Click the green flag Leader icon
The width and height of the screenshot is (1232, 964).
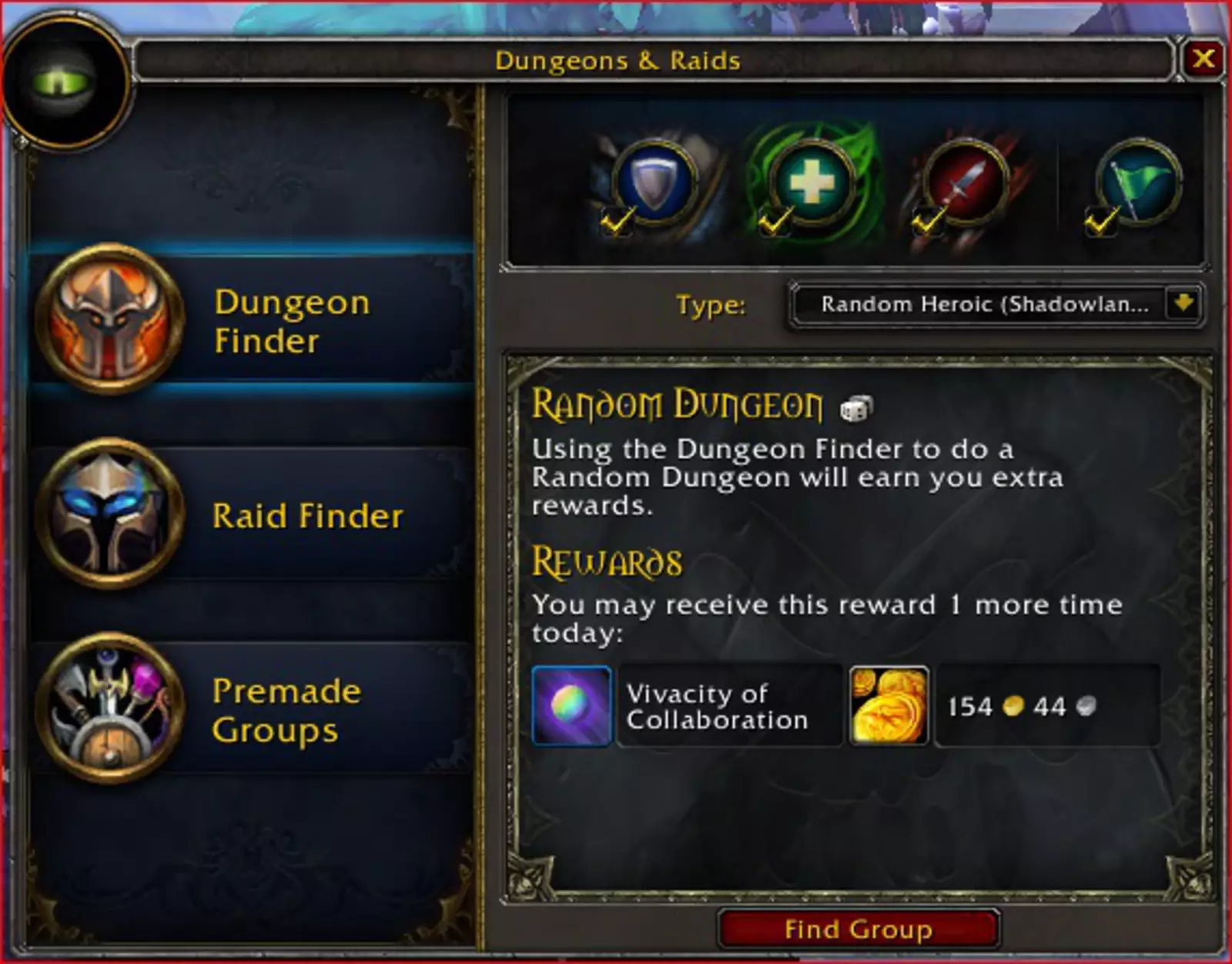pyautogui.click(x=1139, y=182)
